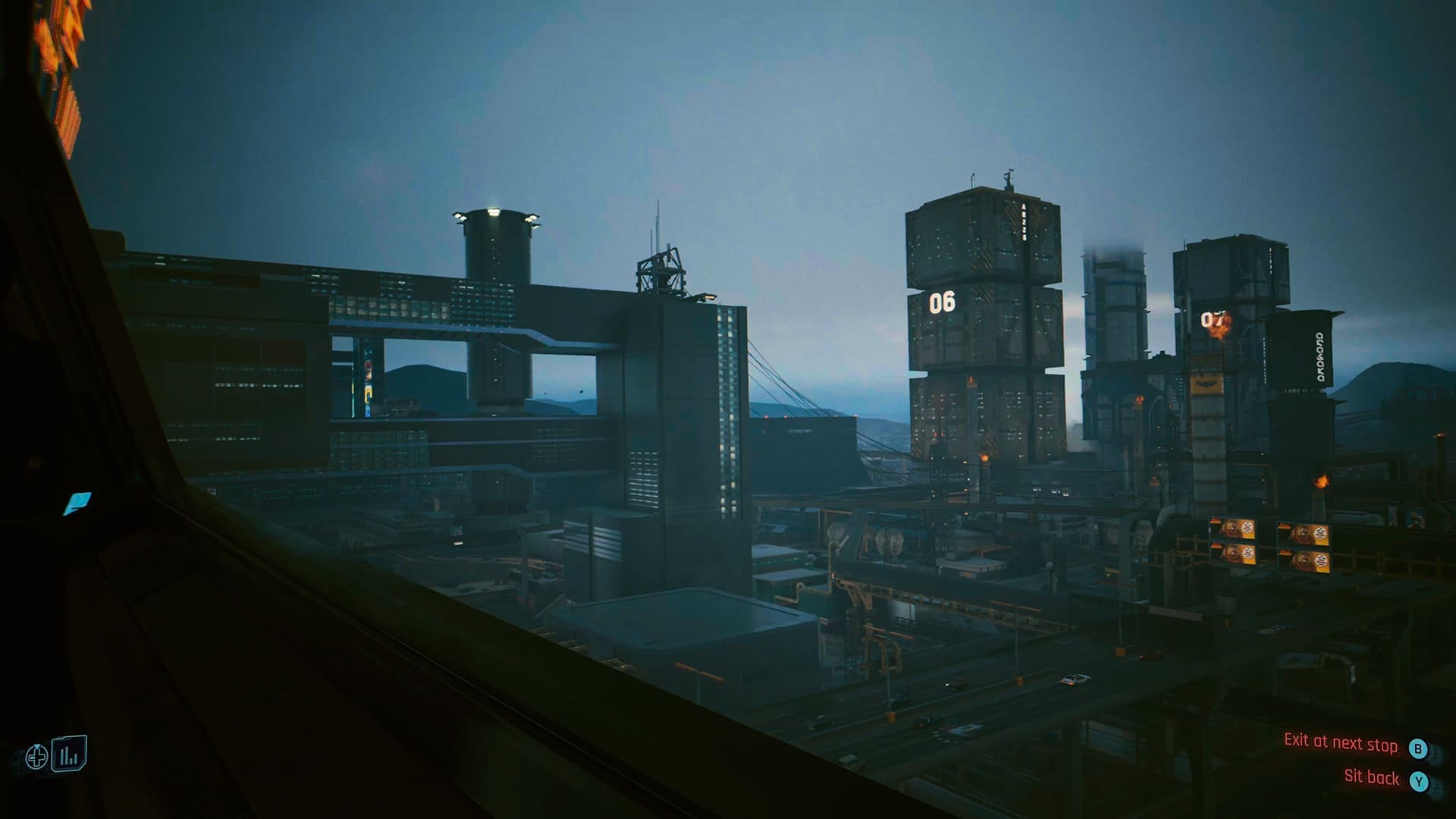Click the blue arrow above the health icon
Viewport: 1456px width, 819px height.
(37, 746)
